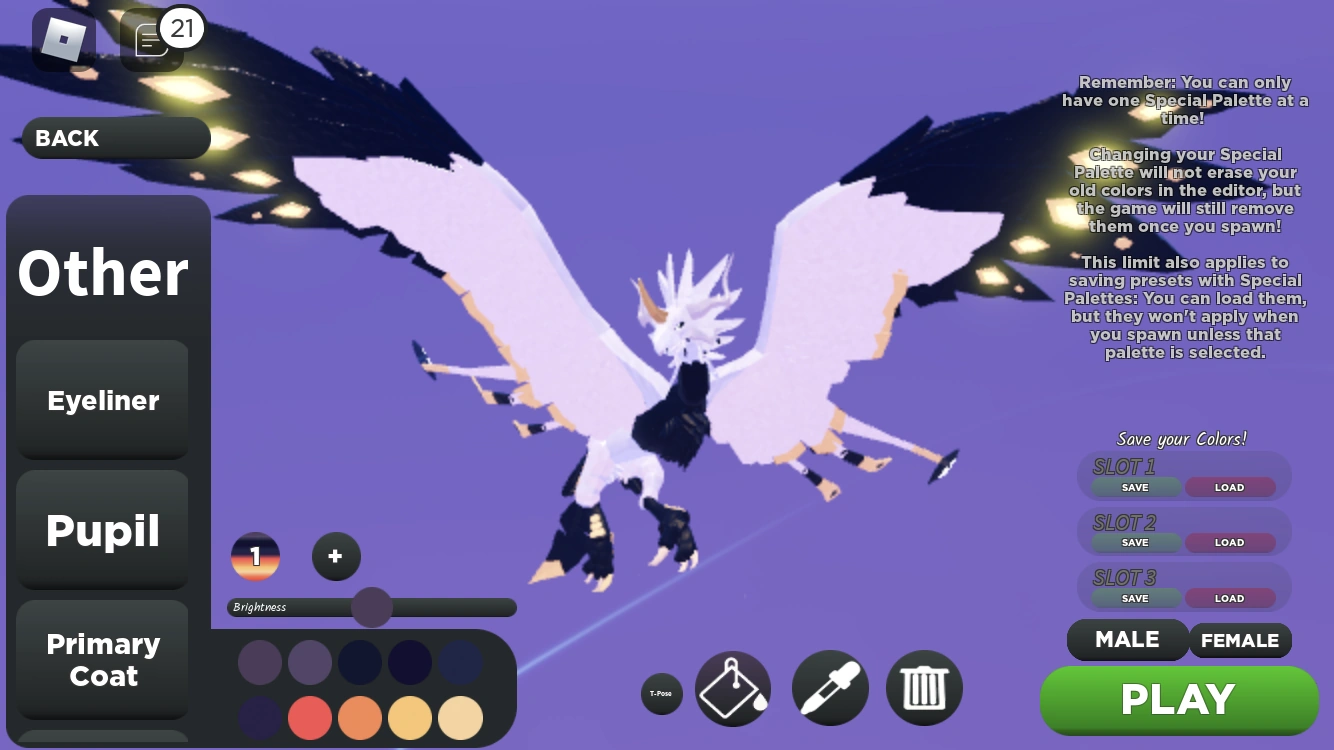Screen dimensions: 1334x750
Task: Select the Pupil color category
Action: 102,531
